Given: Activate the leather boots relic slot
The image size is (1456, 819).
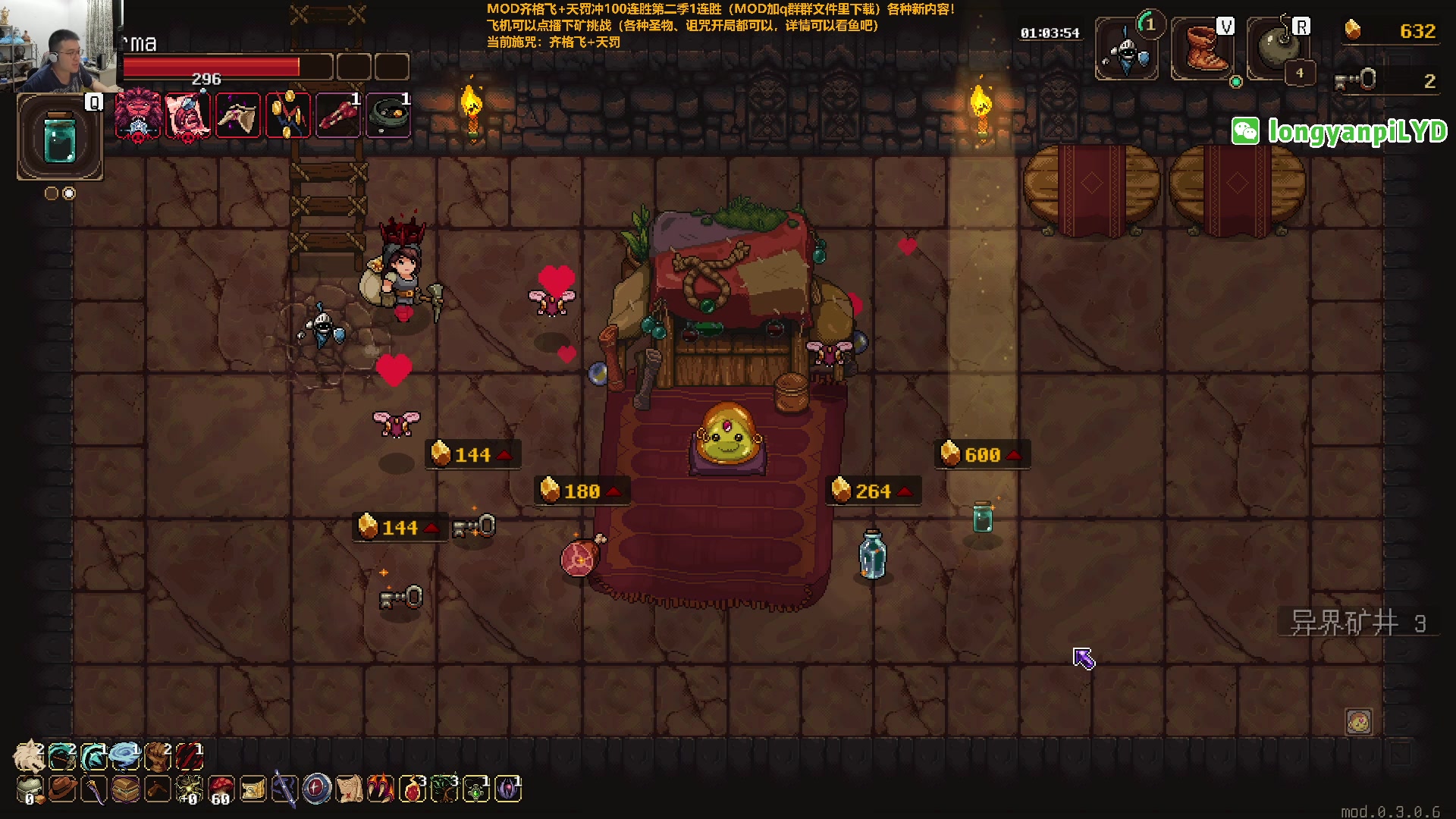Looking at the screenshot, I should pos(1202,50).
